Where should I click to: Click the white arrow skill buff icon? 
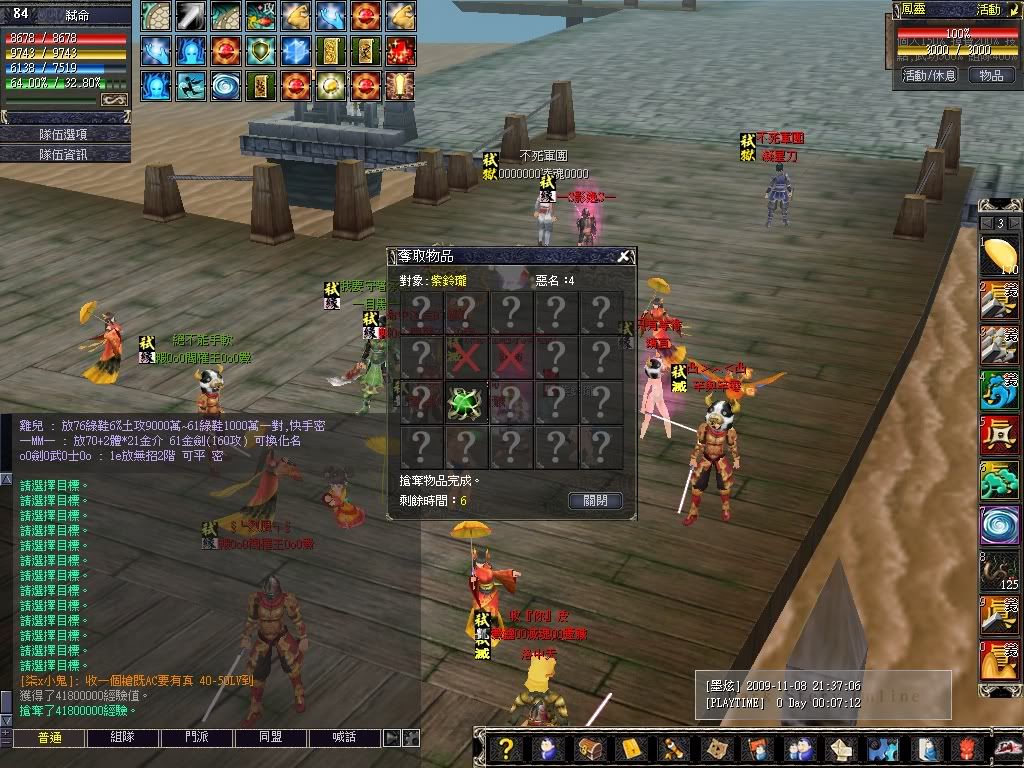[x=190, y=16]
